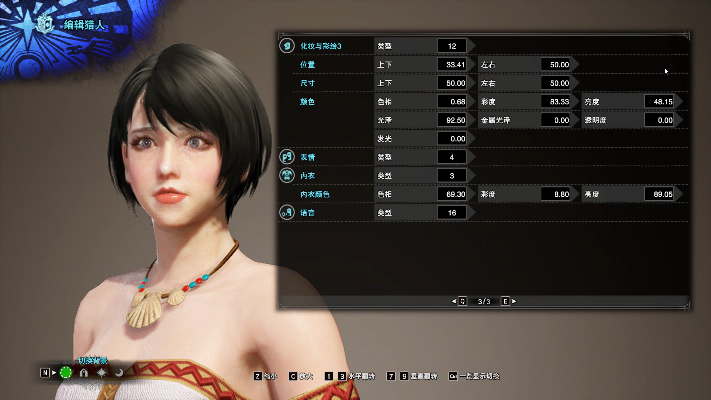The width and height of the screenshot is (711, 400).
Task: Adjust makeup position left/right value field
Action: click(553, 64)
